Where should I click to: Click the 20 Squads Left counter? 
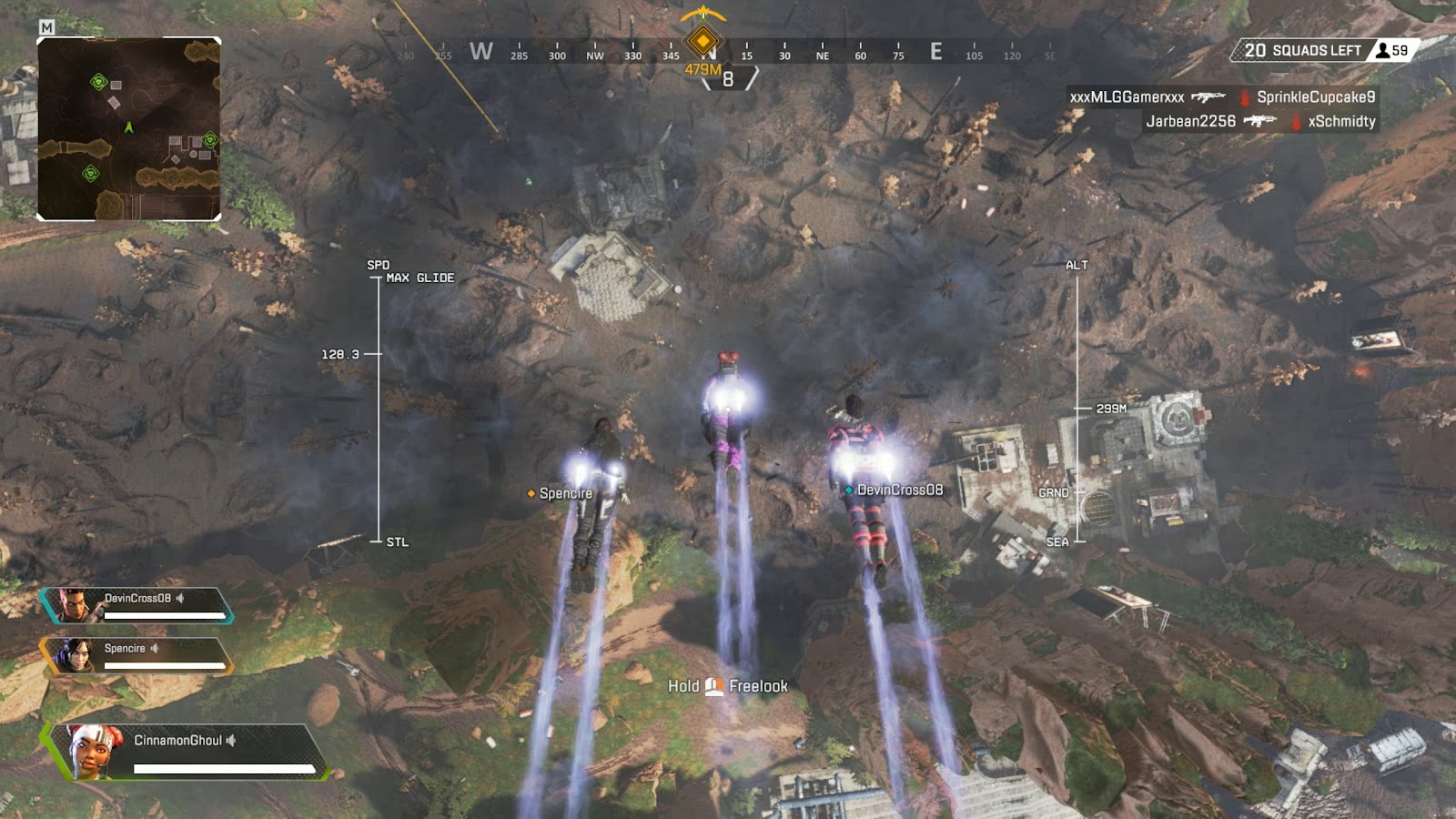(1302, 50)
